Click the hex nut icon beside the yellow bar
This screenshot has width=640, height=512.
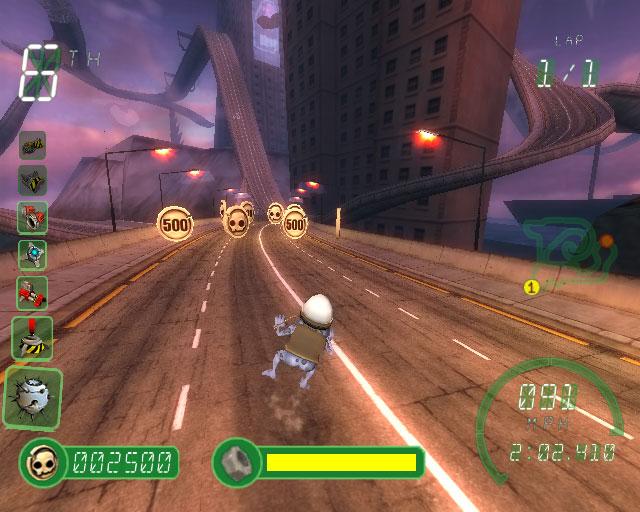236,462
